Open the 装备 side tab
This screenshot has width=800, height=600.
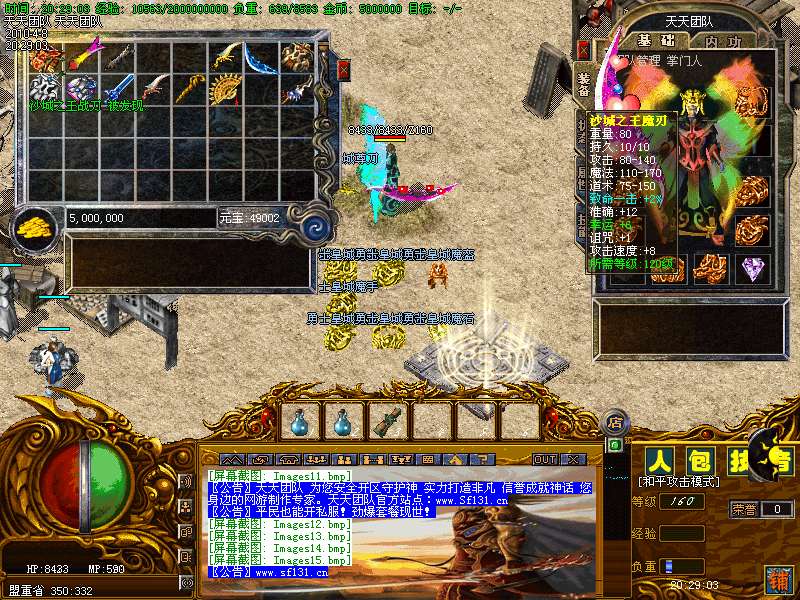[583, 85]
